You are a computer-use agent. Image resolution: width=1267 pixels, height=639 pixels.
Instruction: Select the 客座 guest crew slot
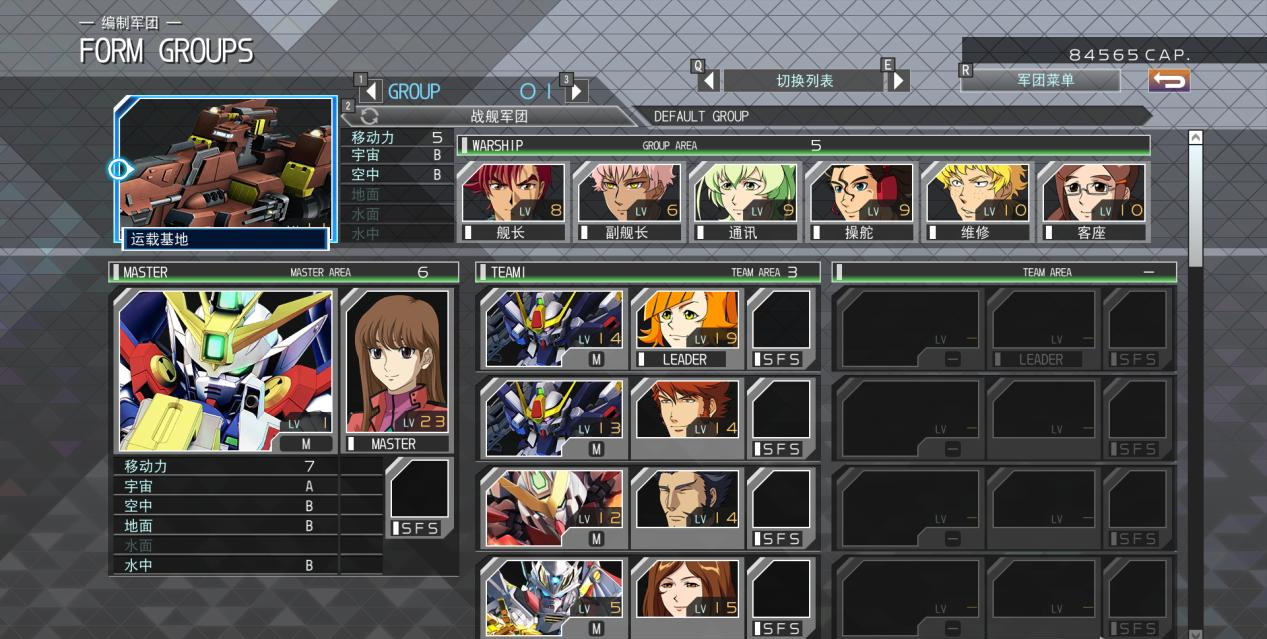1093,201
